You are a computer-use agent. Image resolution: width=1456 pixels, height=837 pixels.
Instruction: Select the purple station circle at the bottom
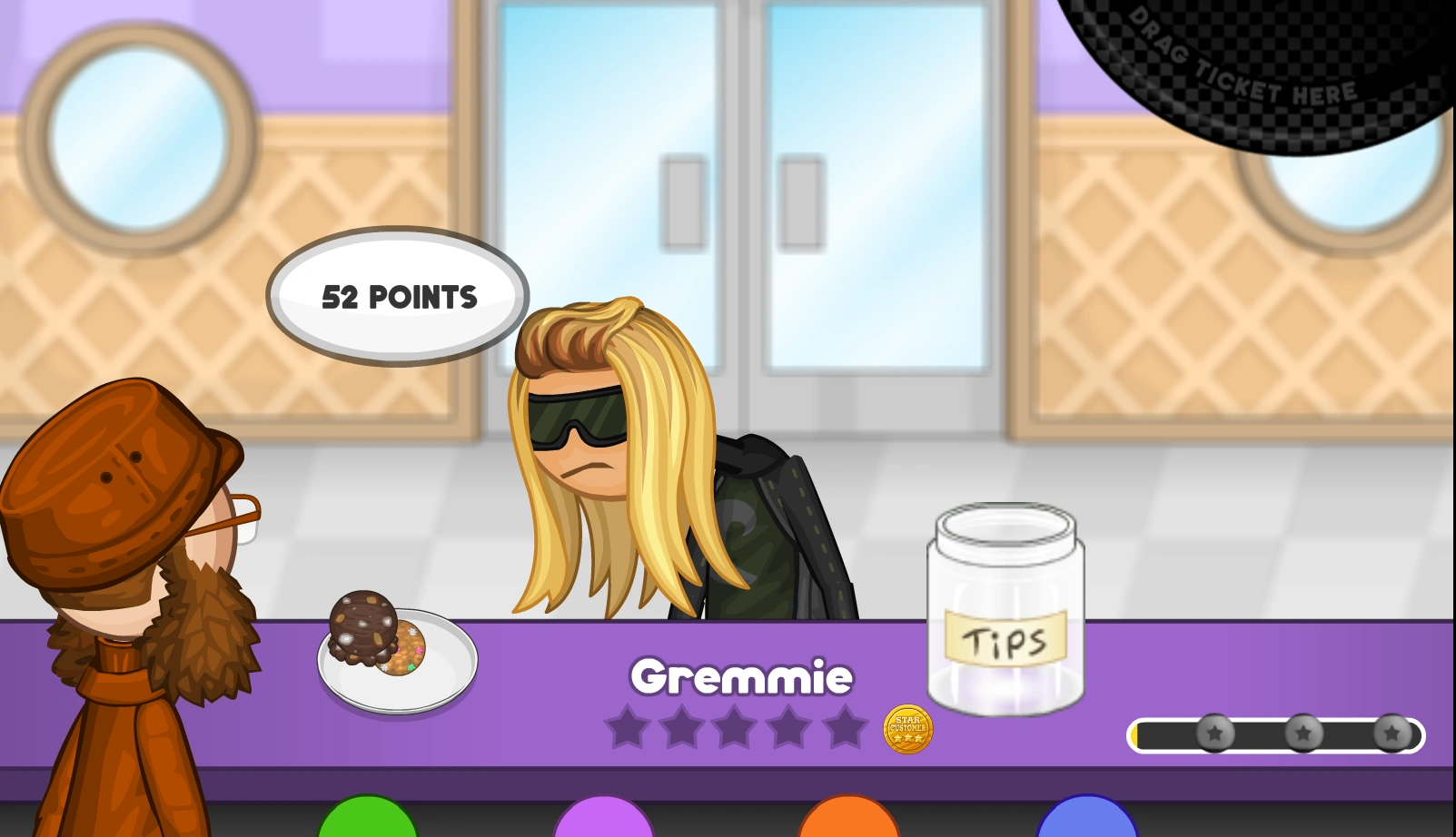(604, 826)
